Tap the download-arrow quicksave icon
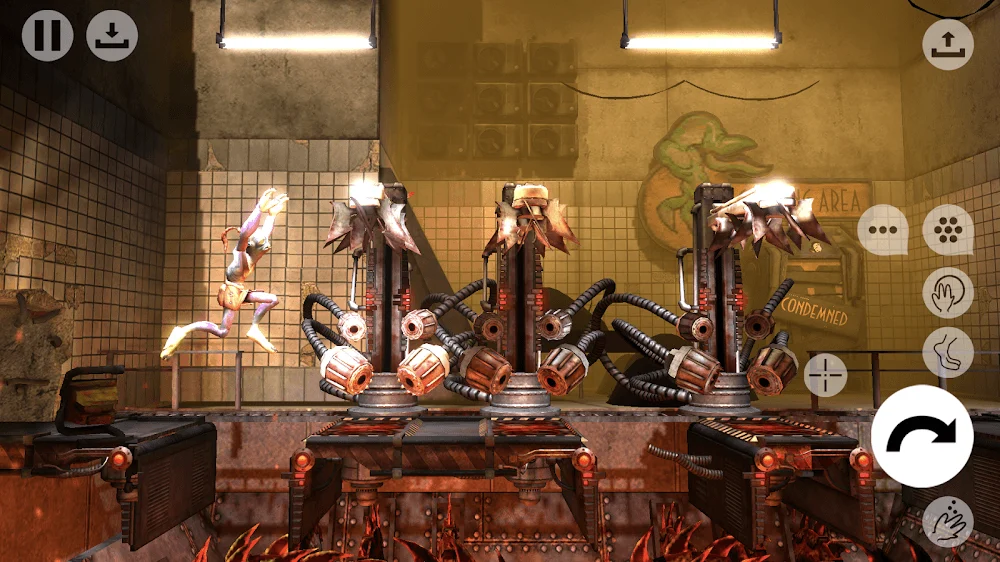 click(x=112, y=36)
